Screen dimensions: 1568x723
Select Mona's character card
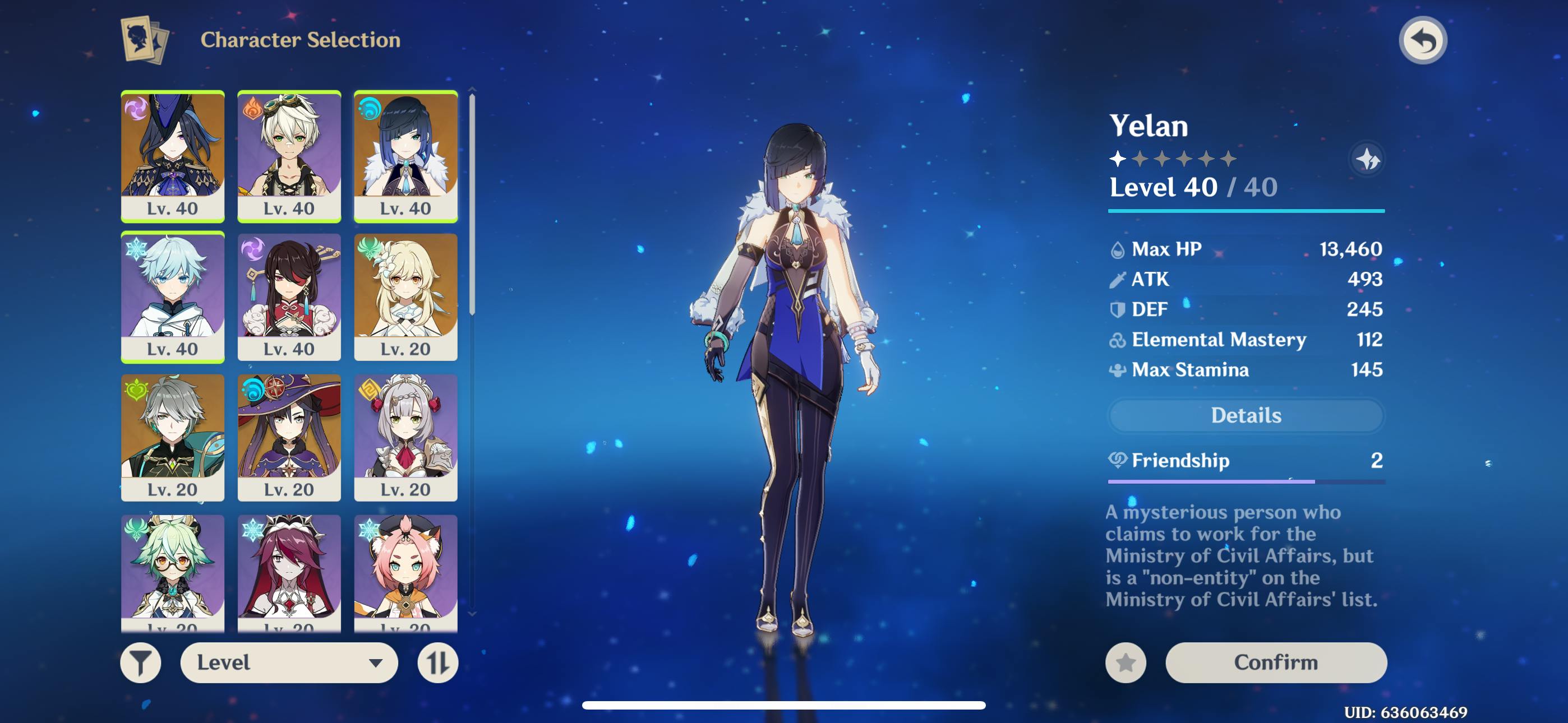289,437
